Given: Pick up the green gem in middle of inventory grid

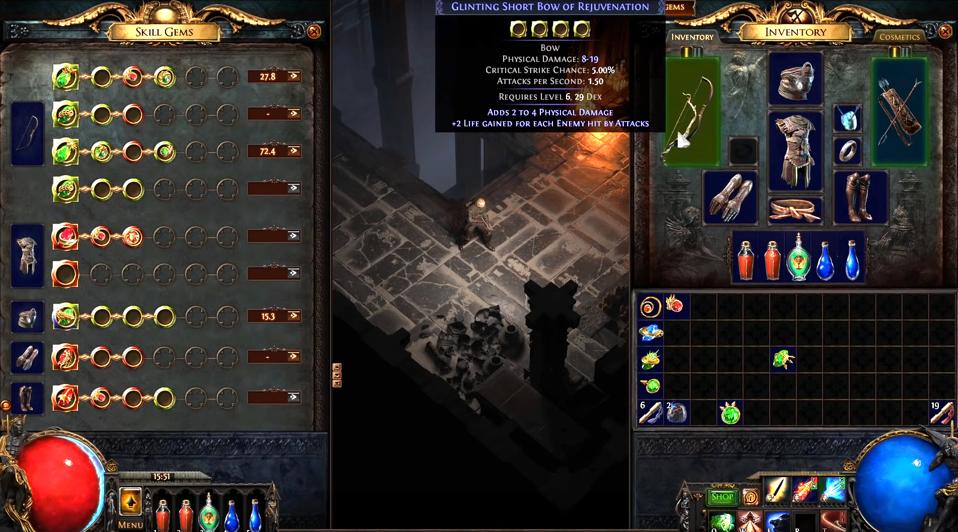Looking at the screenshot, I should [782, 358].
